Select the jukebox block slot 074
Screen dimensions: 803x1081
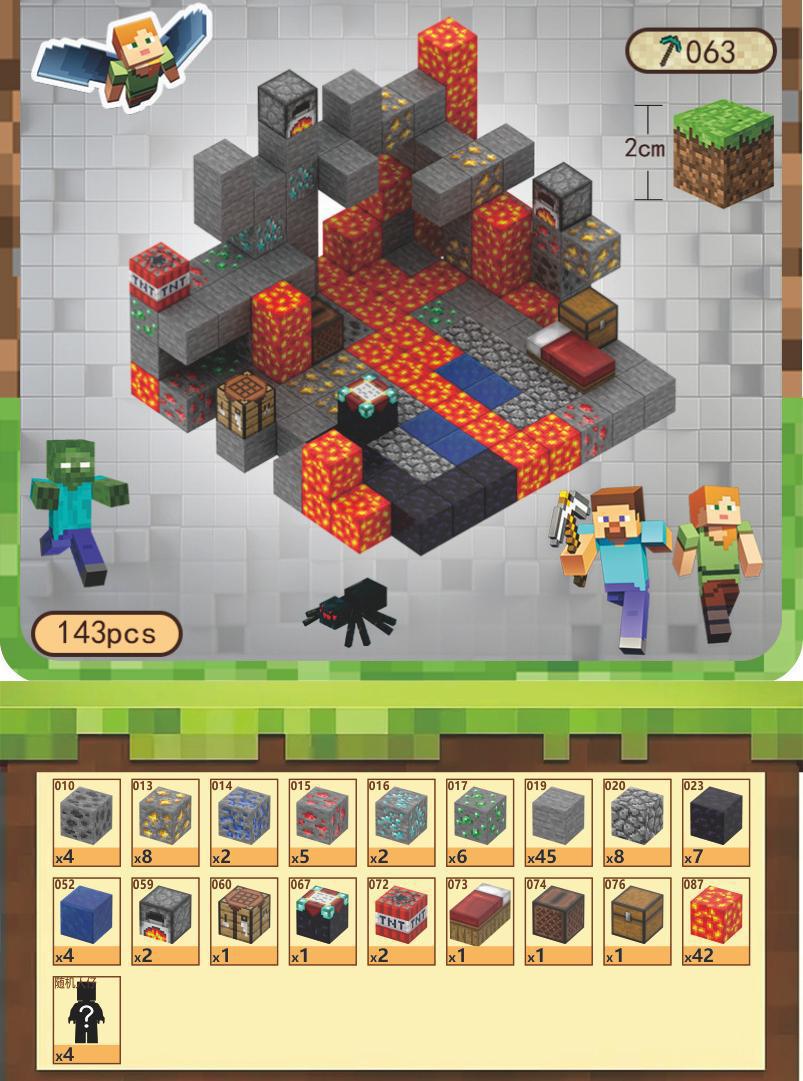click(x=558, y=921)
